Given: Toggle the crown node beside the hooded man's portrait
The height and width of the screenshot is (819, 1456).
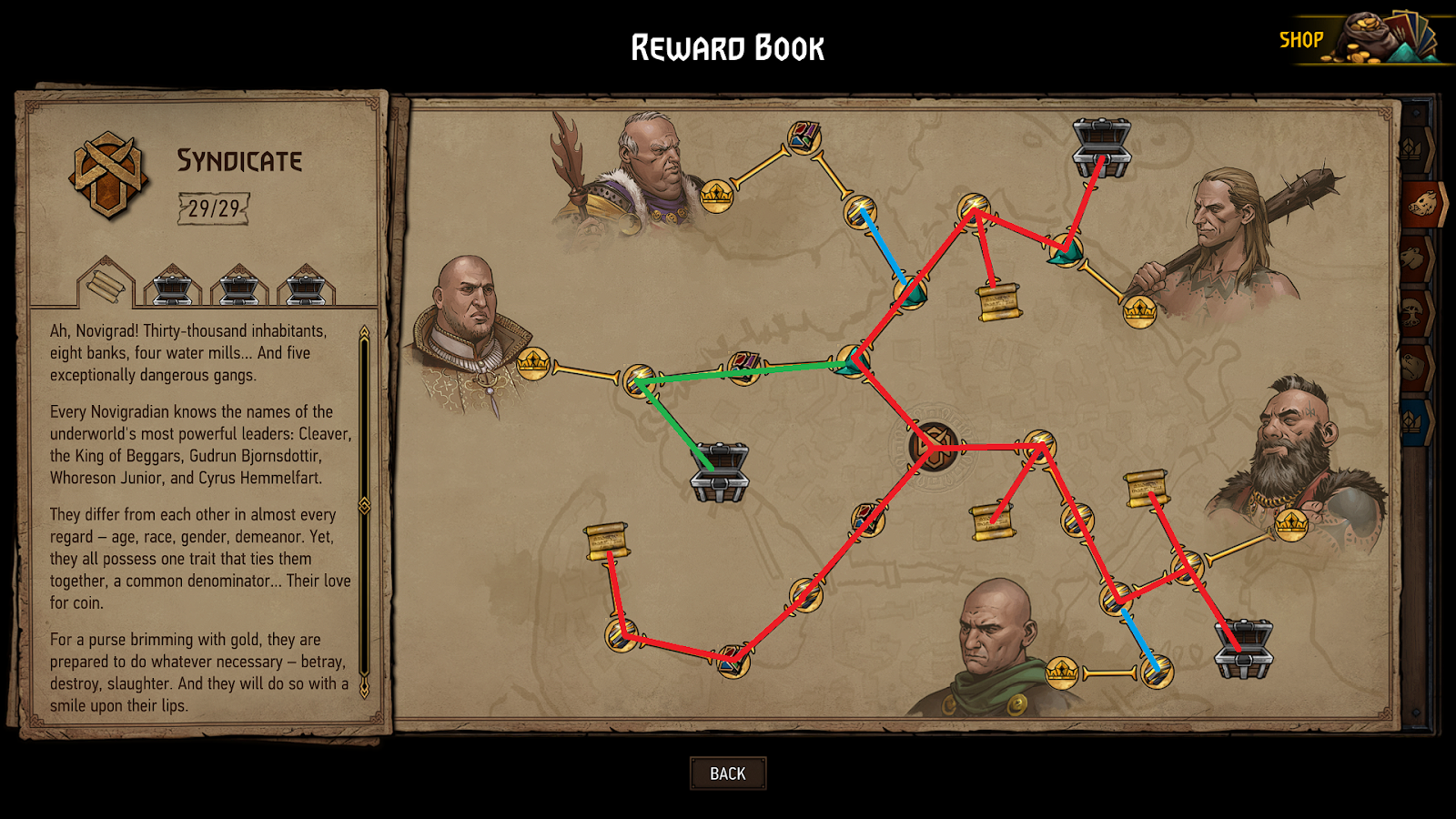Looking at the screenshot, I should click(x=1062, y=673).
